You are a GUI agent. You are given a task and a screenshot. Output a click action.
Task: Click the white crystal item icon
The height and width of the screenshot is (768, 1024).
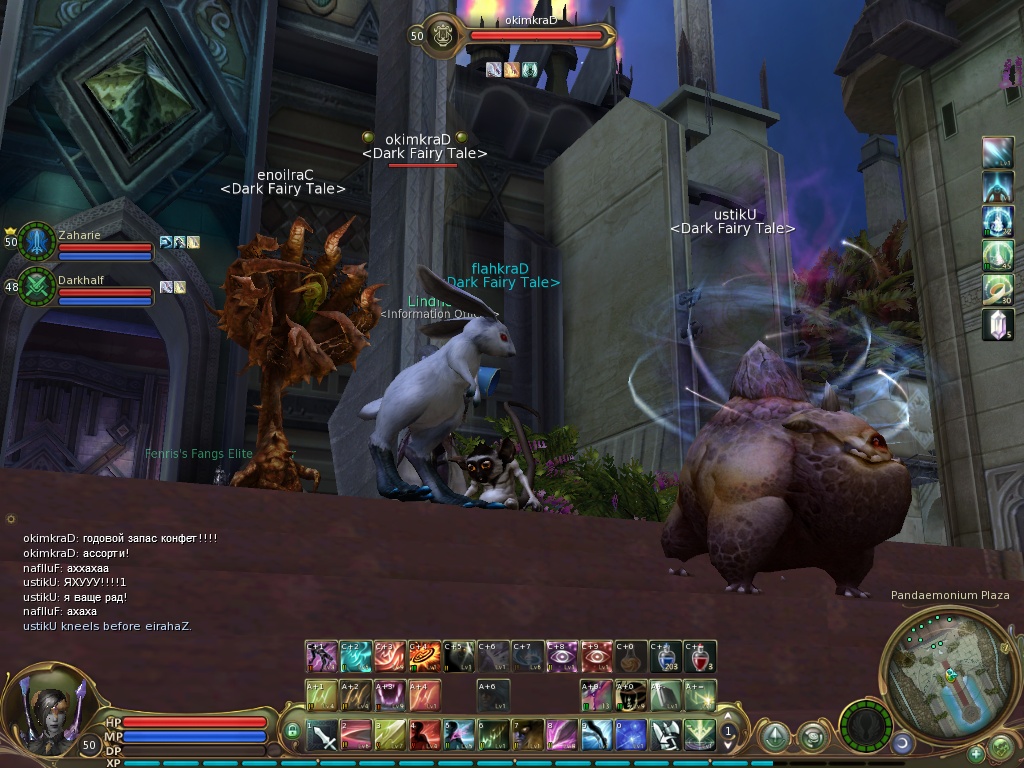(998, 324)
